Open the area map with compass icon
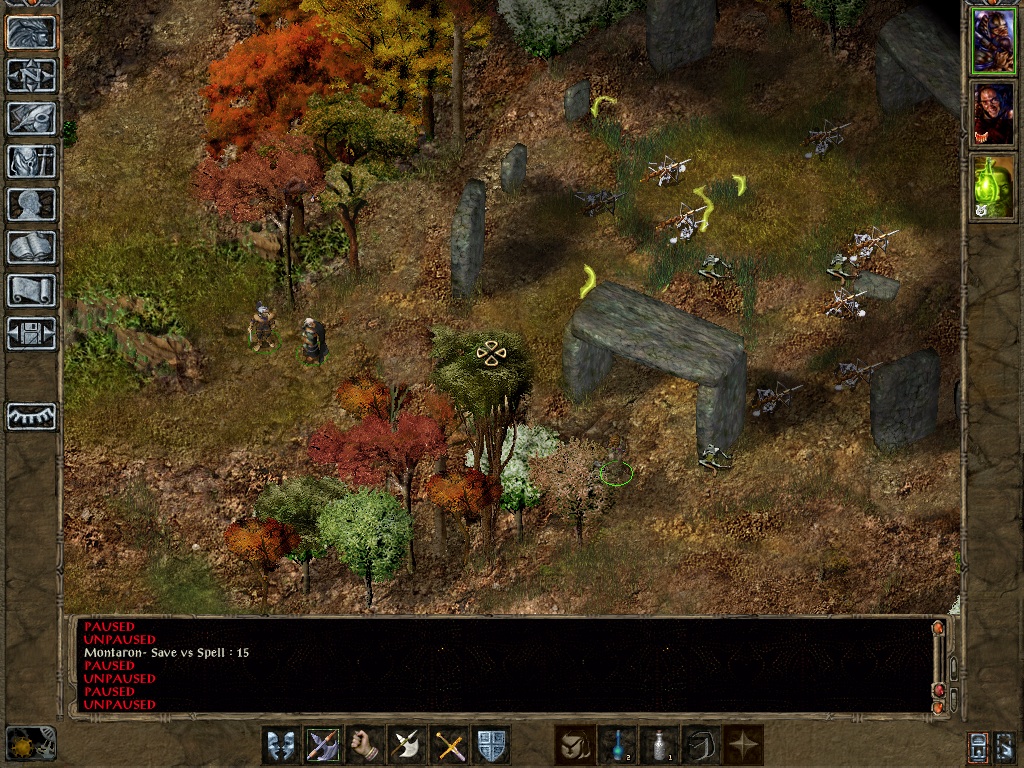Viewport: 1024px width, 768px height. [x=31, y=75]
